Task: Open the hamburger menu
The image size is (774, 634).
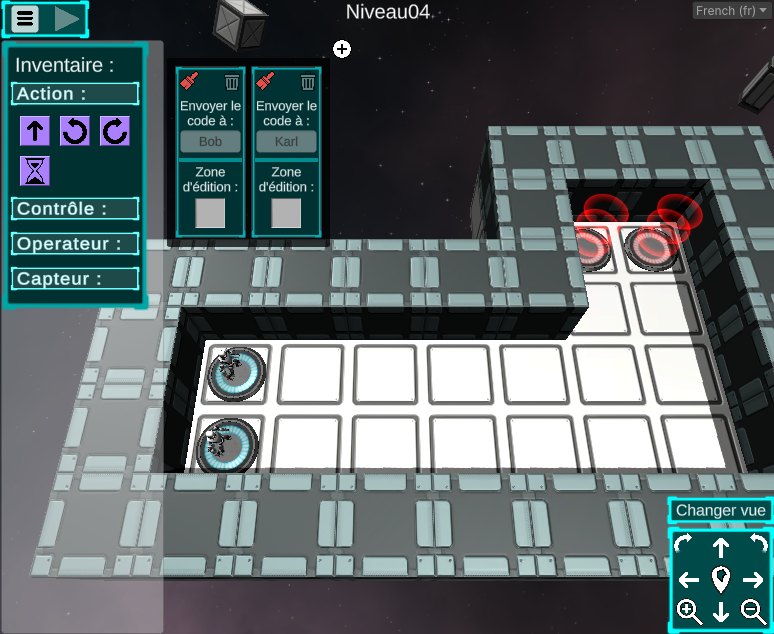Action: pyautogui.click(x=24, y=18)
